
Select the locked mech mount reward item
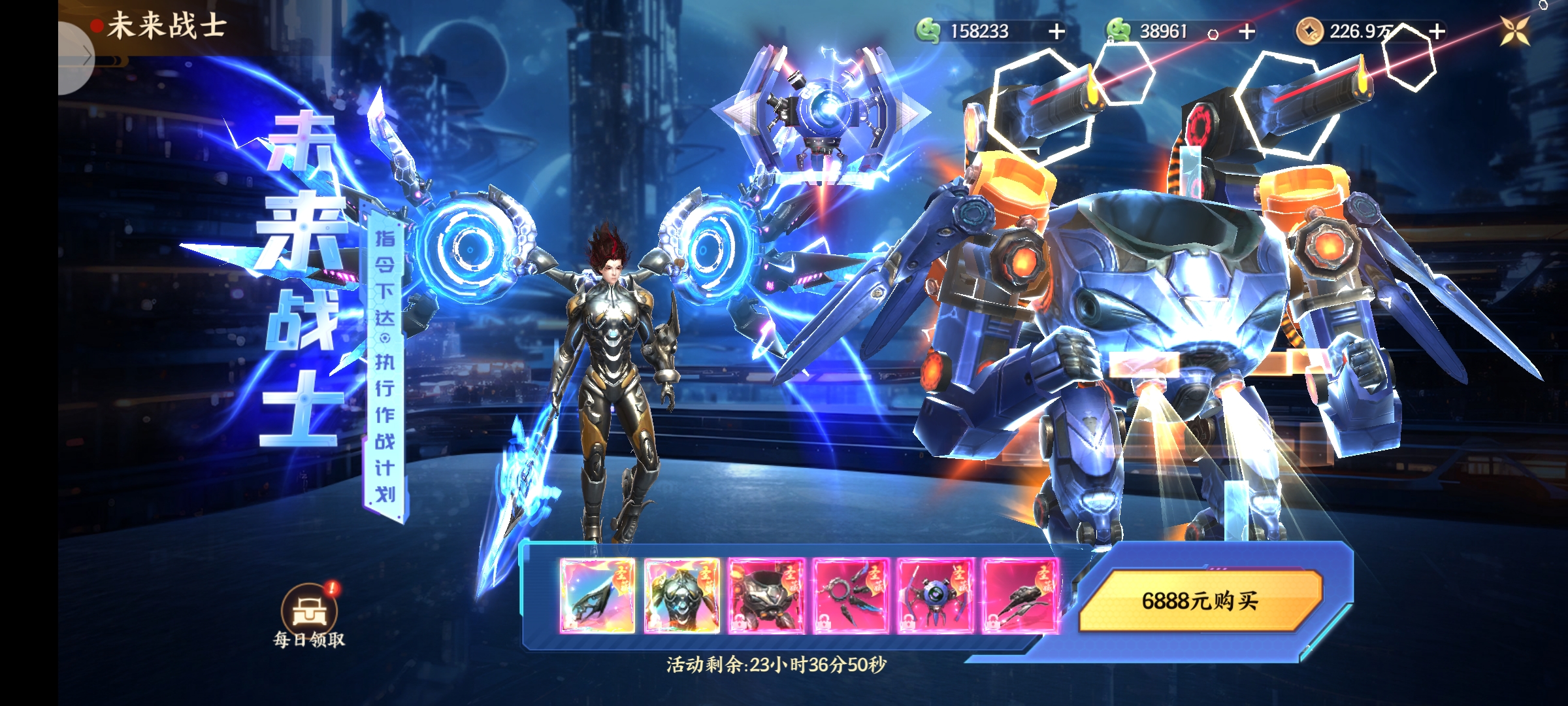click(x=766, y=596)
